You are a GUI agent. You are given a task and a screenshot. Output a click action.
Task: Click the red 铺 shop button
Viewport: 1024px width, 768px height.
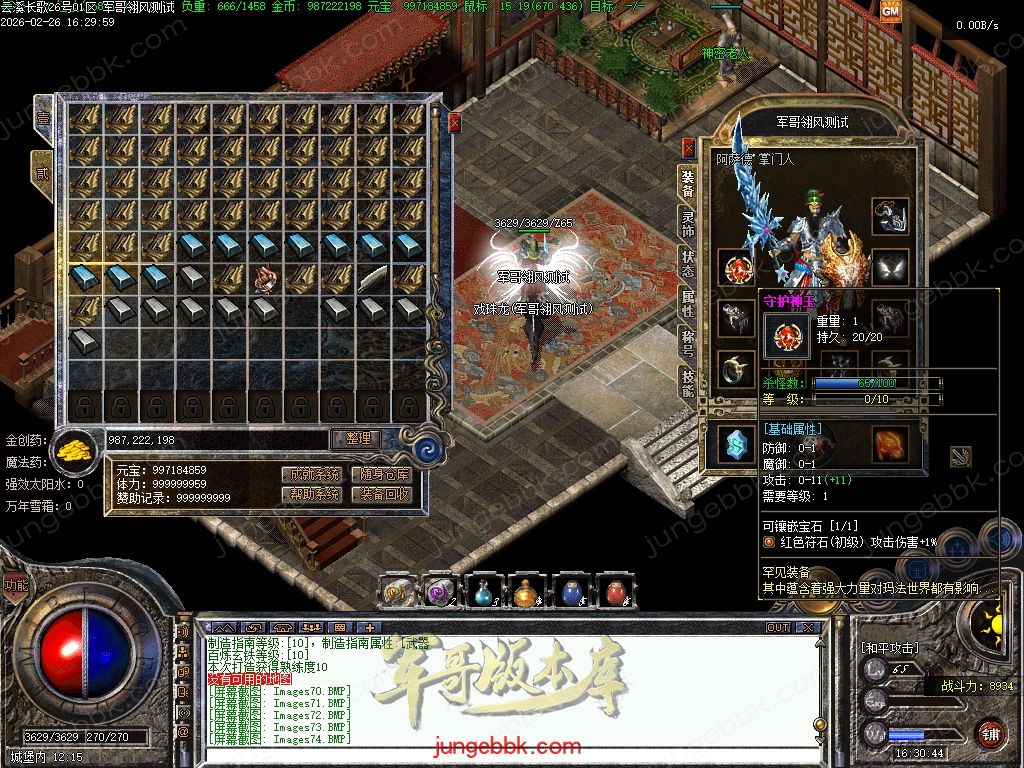point(990,732)
